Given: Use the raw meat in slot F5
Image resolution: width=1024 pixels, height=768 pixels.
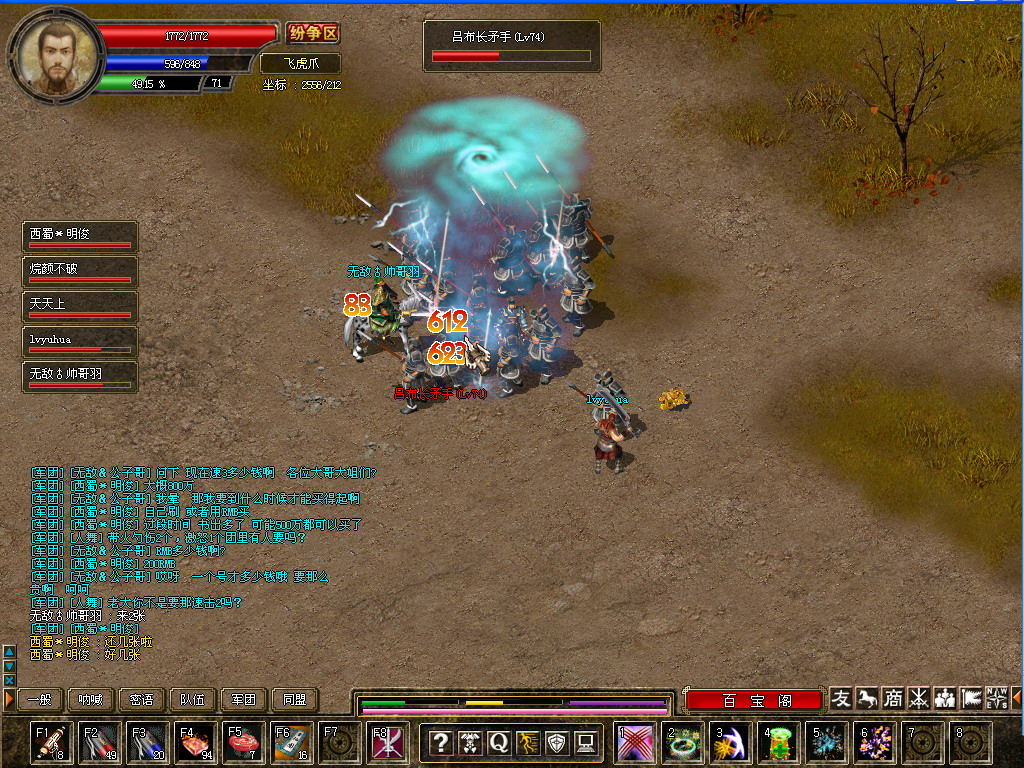Looking at the screenshot, I should click(244, 743).
